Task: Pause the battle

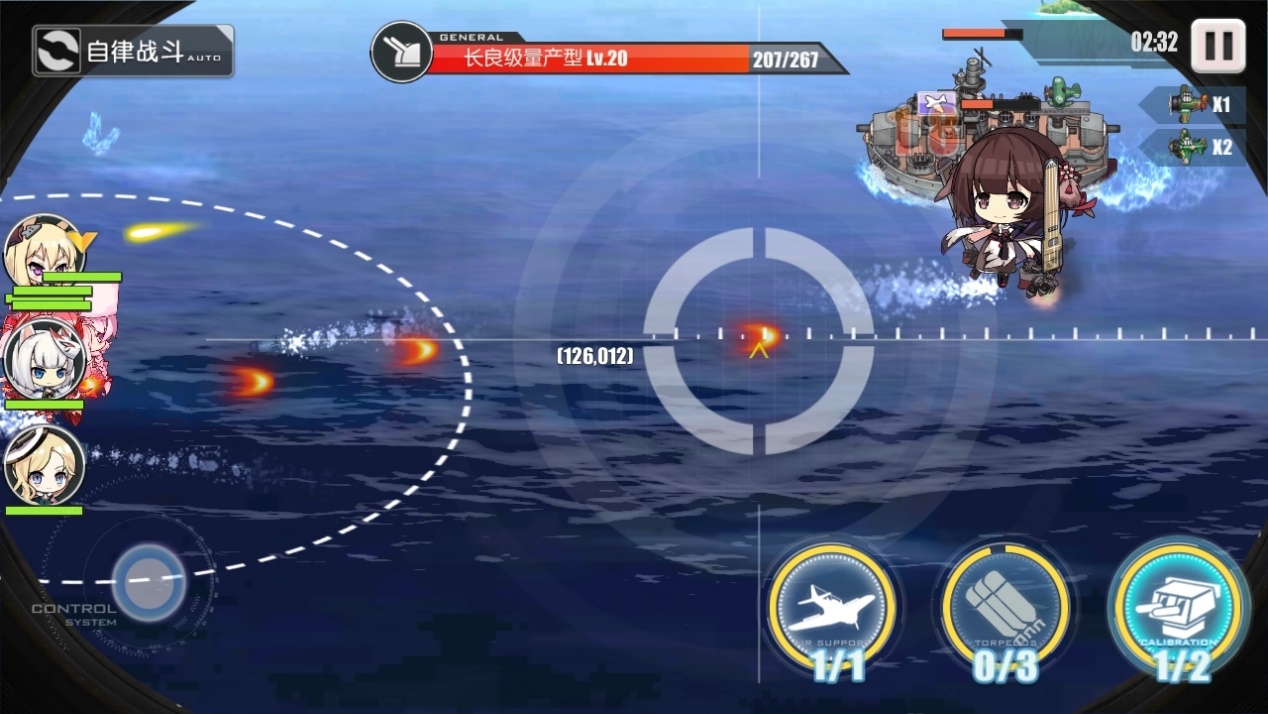Action: pos(1217,45)
